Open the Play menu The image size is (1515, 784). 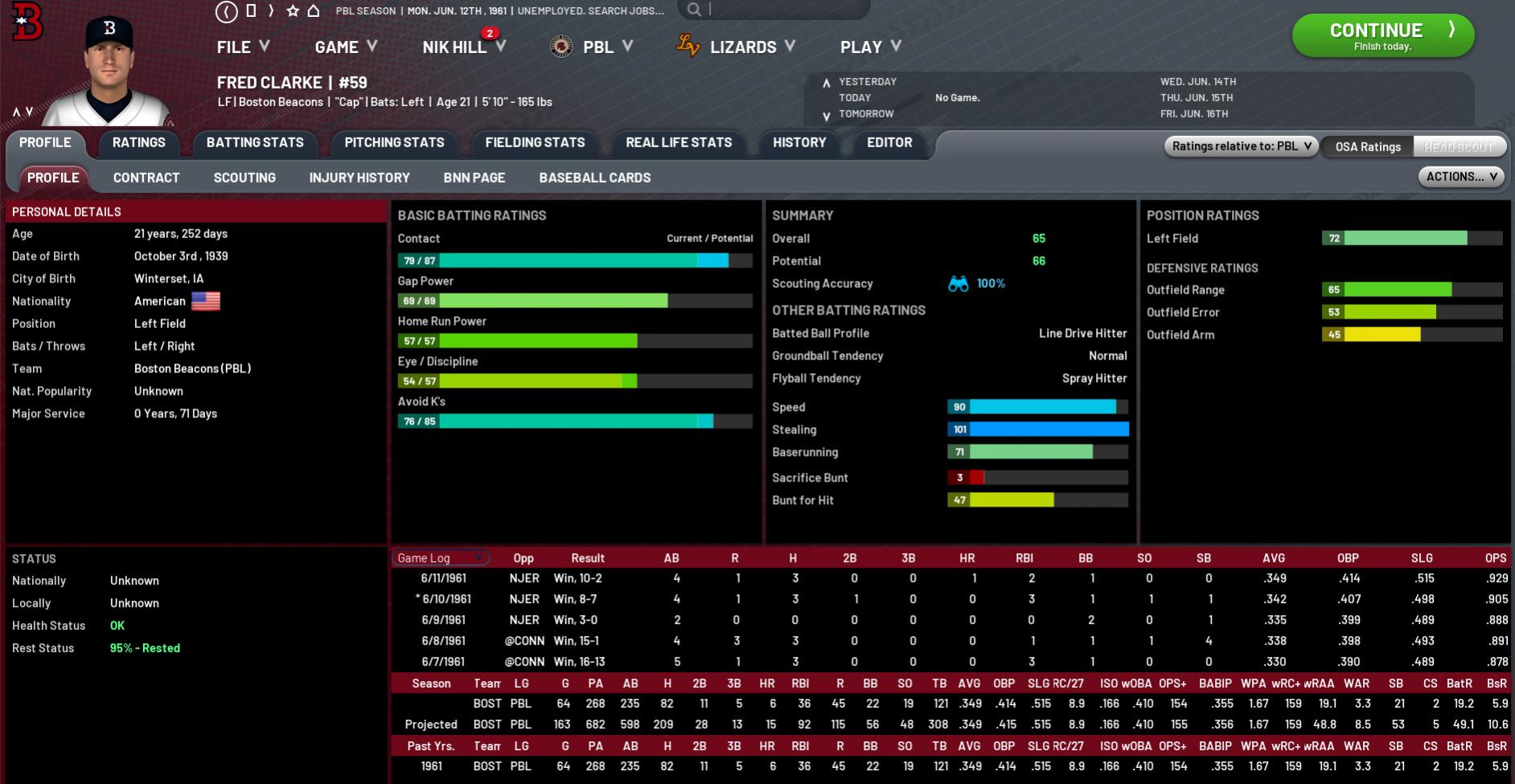click(x=869, y=47)
